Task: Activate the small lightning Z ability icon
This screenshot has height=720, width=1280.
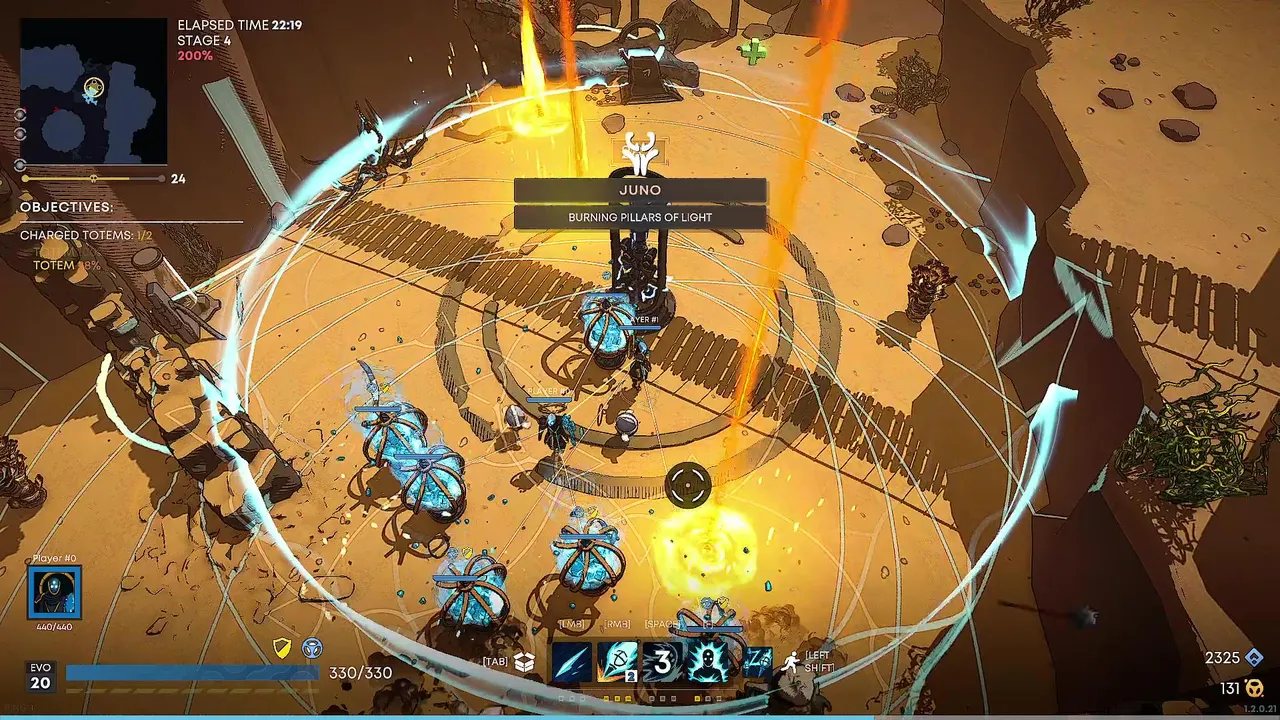Action: 758,662
